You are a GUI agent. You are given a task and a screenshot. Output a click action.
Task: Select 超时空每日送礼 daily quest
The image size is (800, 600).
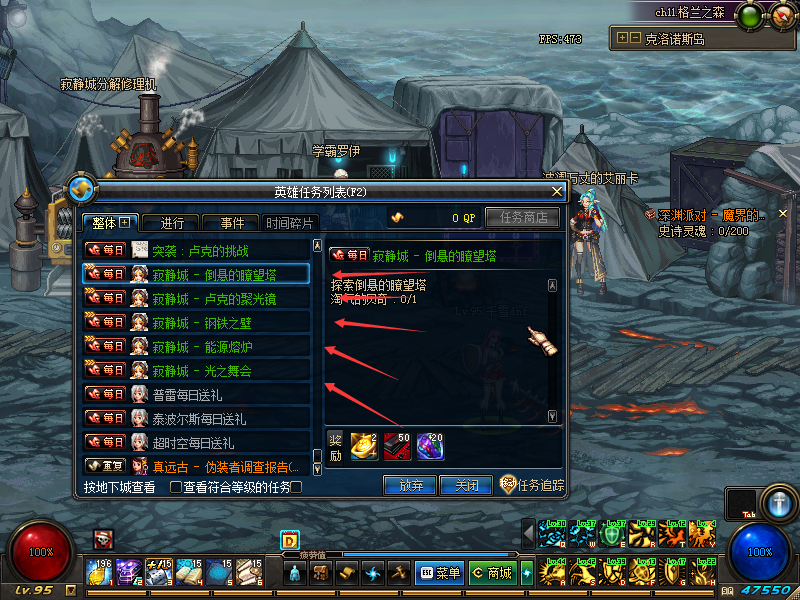coord(200,442)
